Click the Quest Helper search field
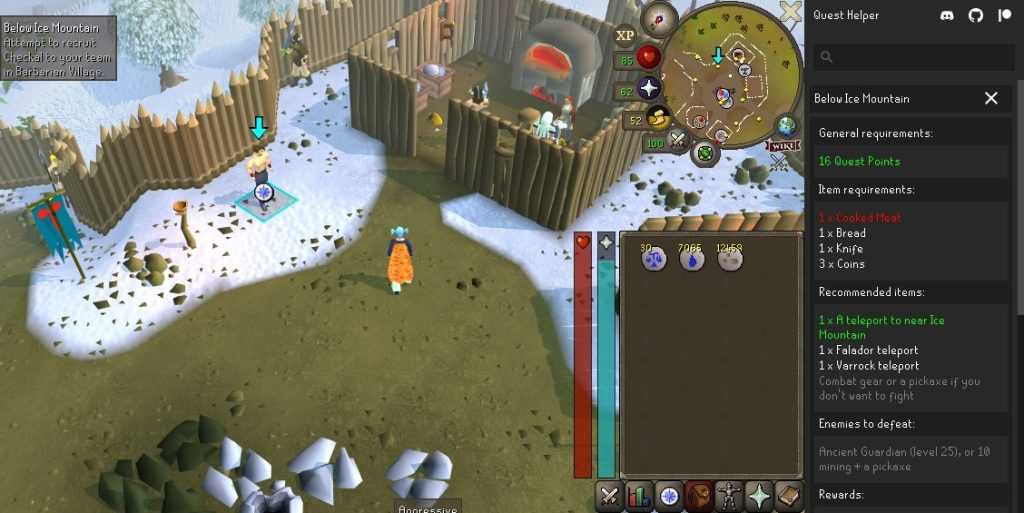This screenshot has width=1024, height=513. pos(908,57)
